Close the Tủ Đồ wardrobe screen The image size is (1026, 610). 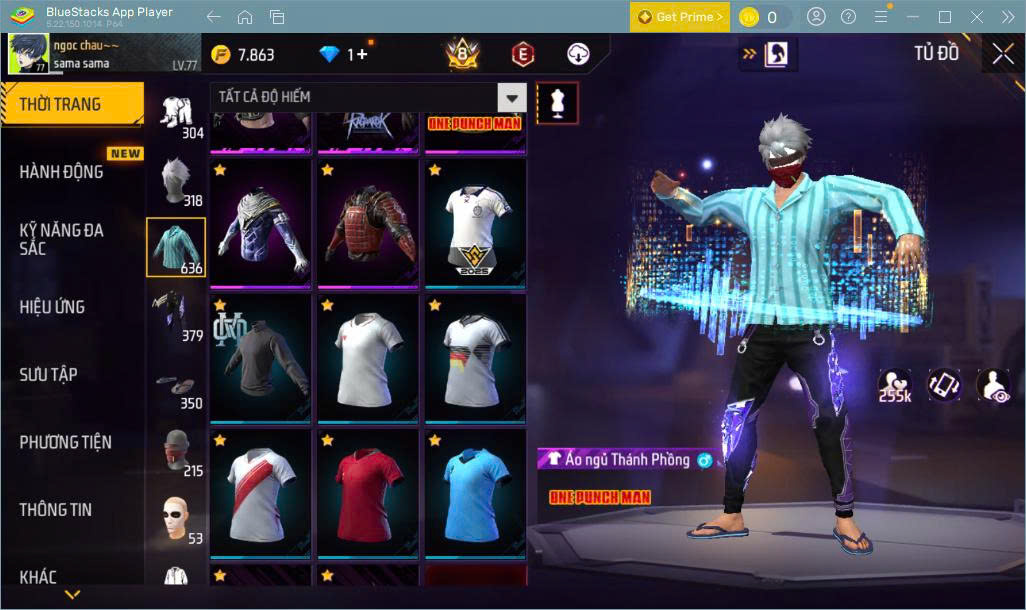(x=1002, y=54)
